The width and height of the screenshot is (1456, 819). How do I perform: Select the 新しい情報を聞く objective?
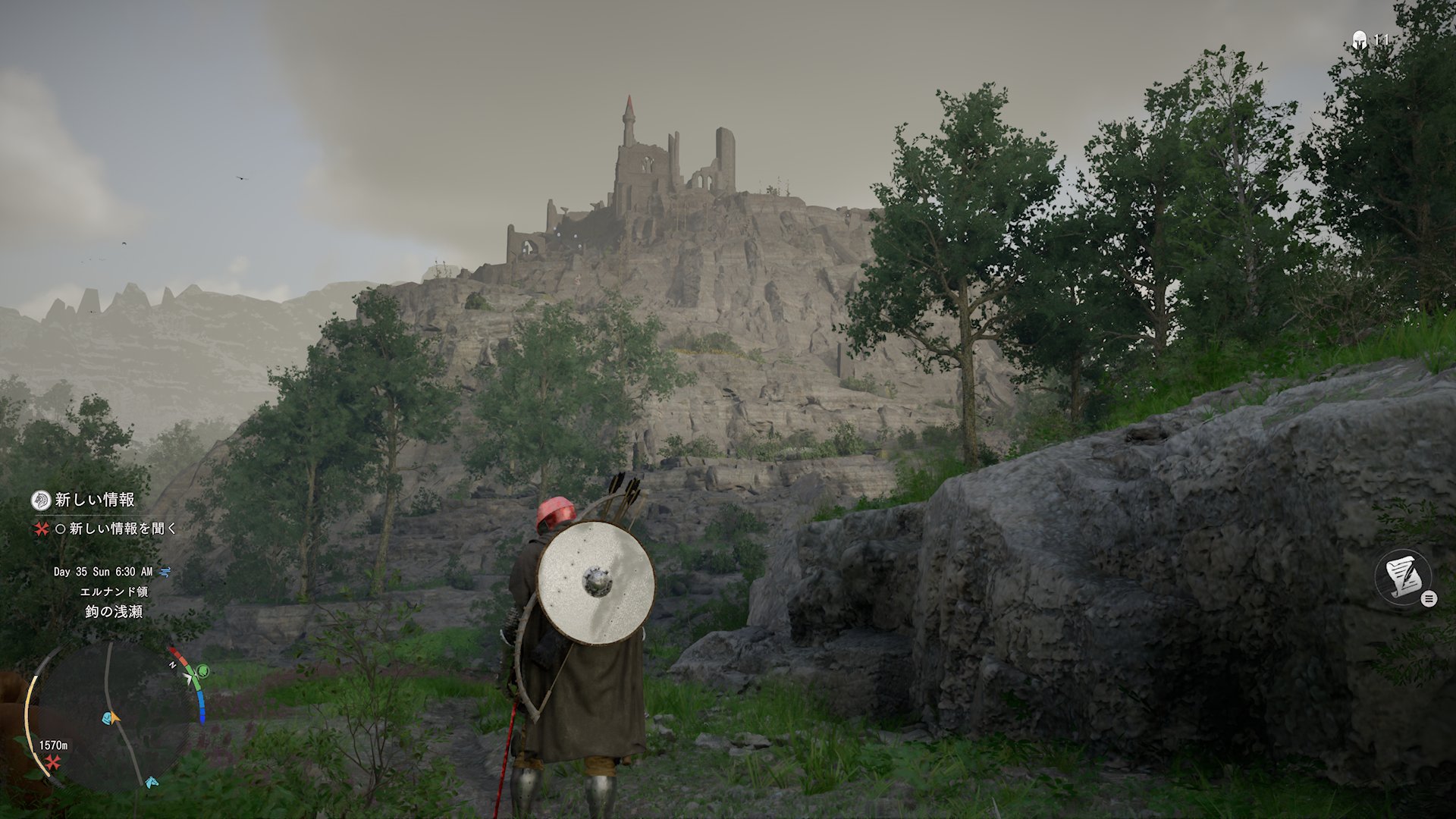(x=123, y=529)
